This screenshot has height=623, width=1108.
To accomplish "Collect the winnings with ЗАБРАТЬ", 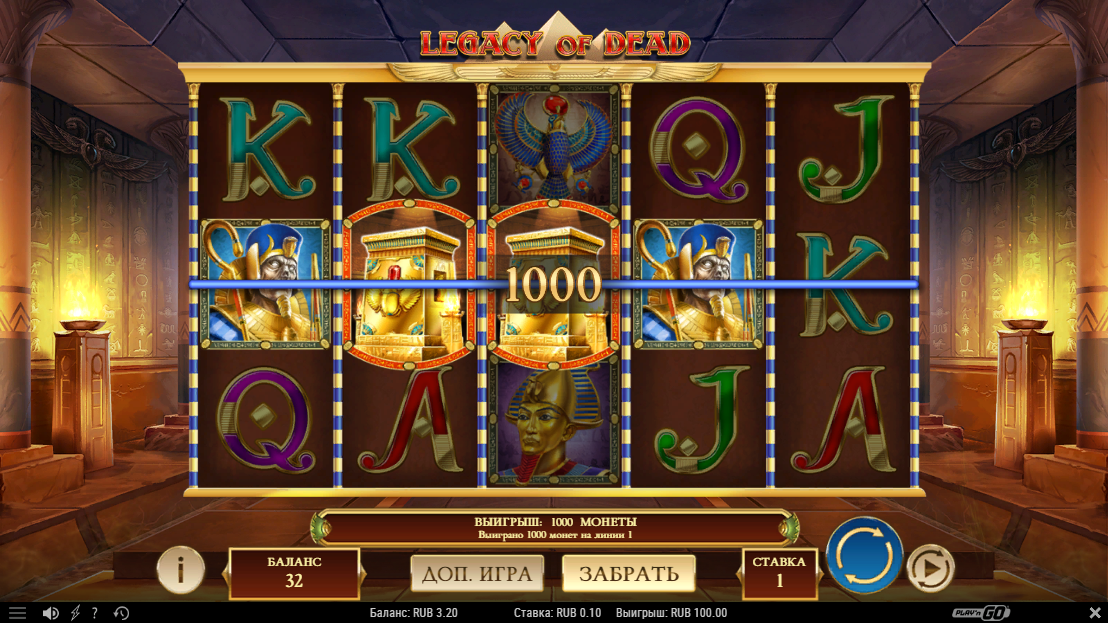I will pos(628,573).
